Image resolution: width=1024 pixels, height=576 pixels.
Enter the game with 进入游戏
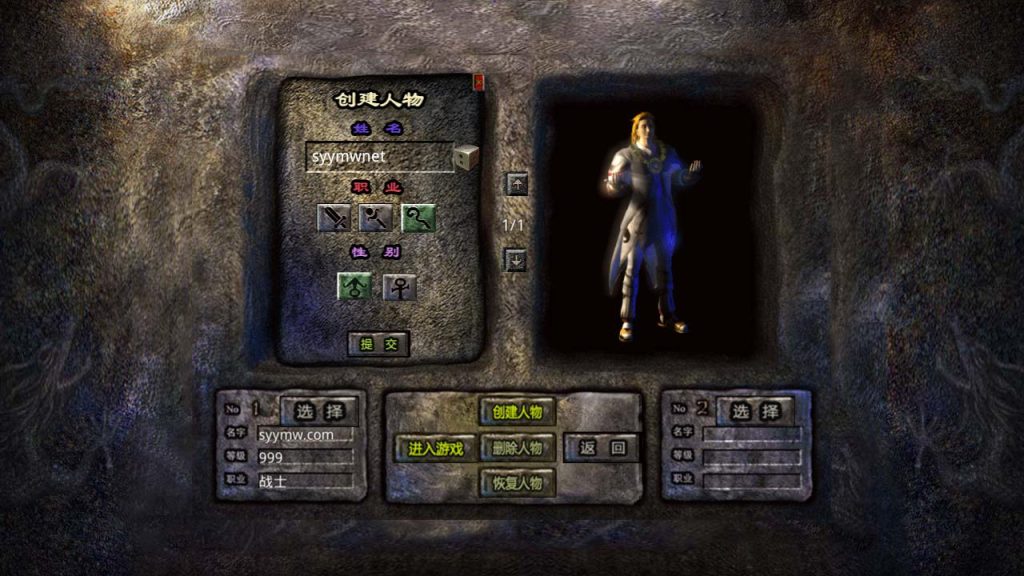(435, 448)
